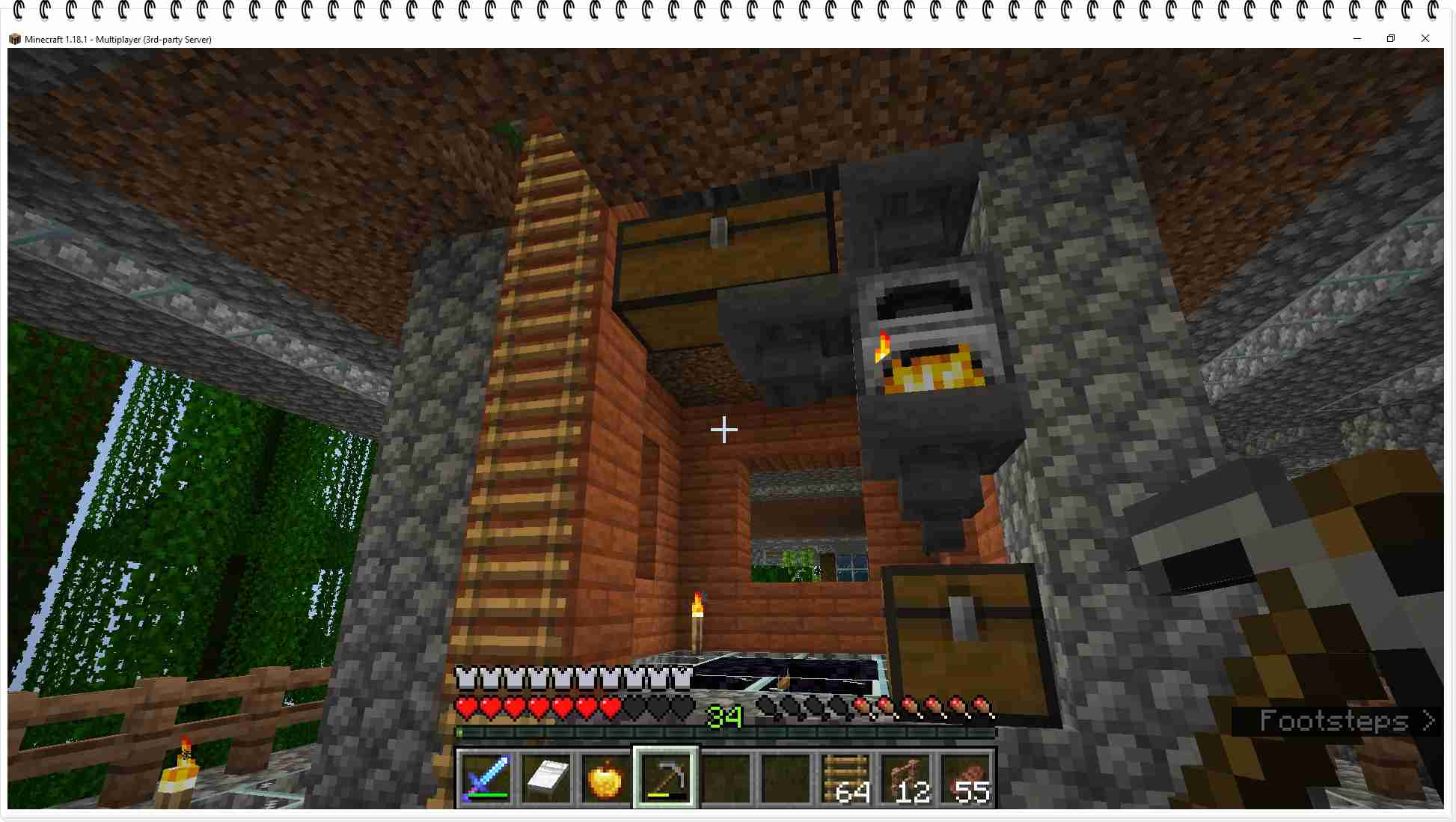Screen dimensions: 1456x822
Task: Select the stack of 64 ladders
Action: point(845,779)
